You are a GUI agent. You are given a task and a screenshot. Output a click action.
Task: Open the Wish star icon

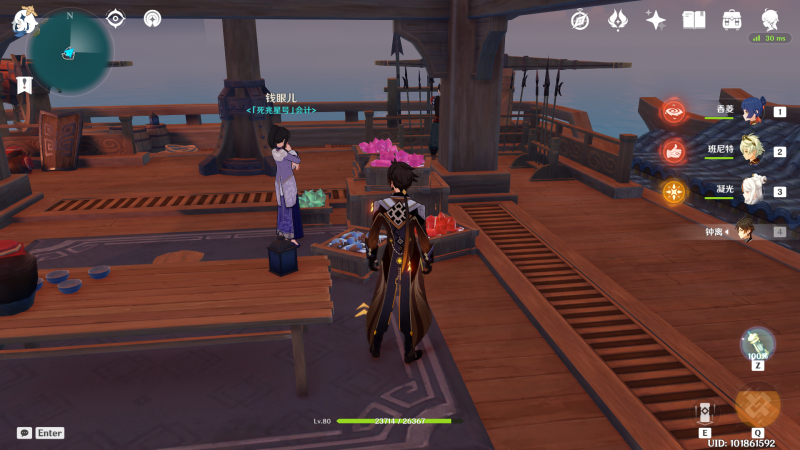[x=656, y=20]
